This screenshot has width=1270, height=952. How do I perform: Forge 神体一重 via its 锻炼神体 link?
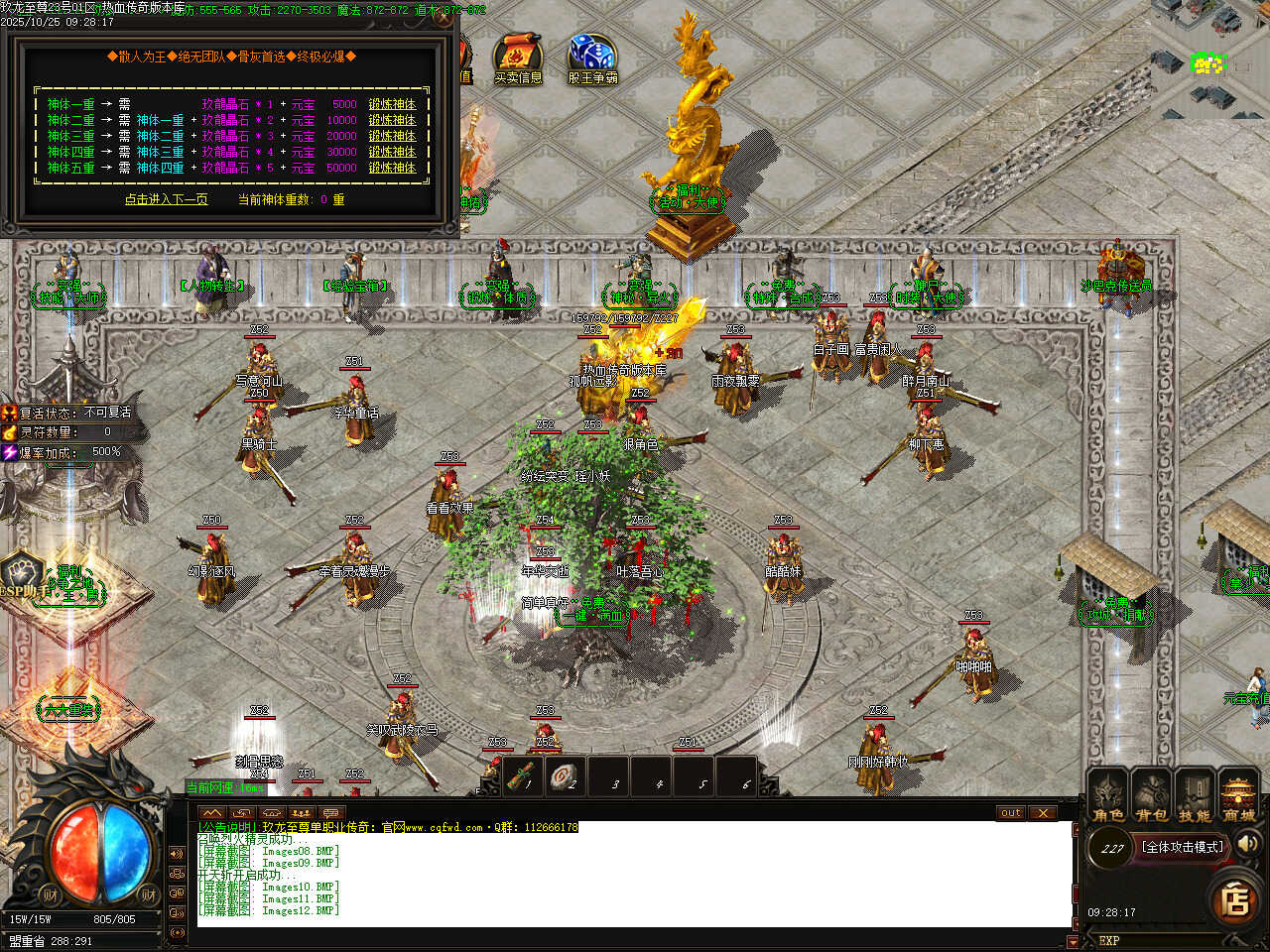[392, 104]
